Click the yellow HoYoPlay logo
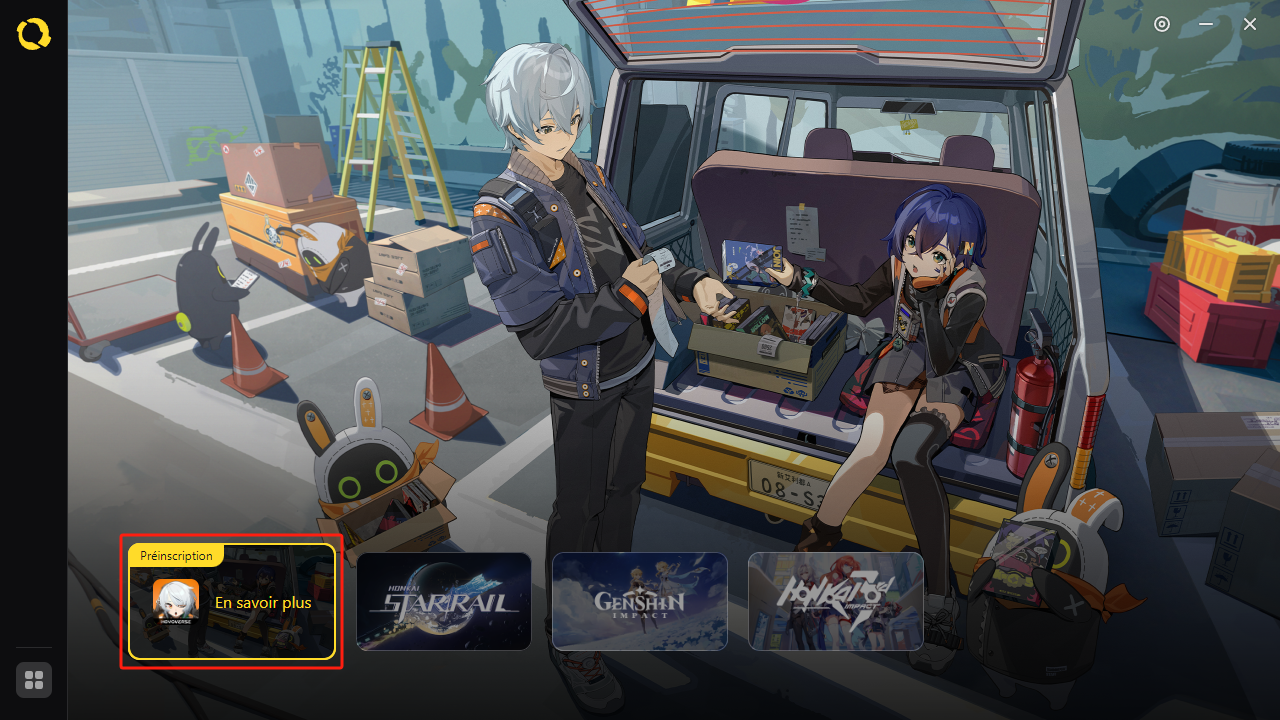 (x=34, y=35)
